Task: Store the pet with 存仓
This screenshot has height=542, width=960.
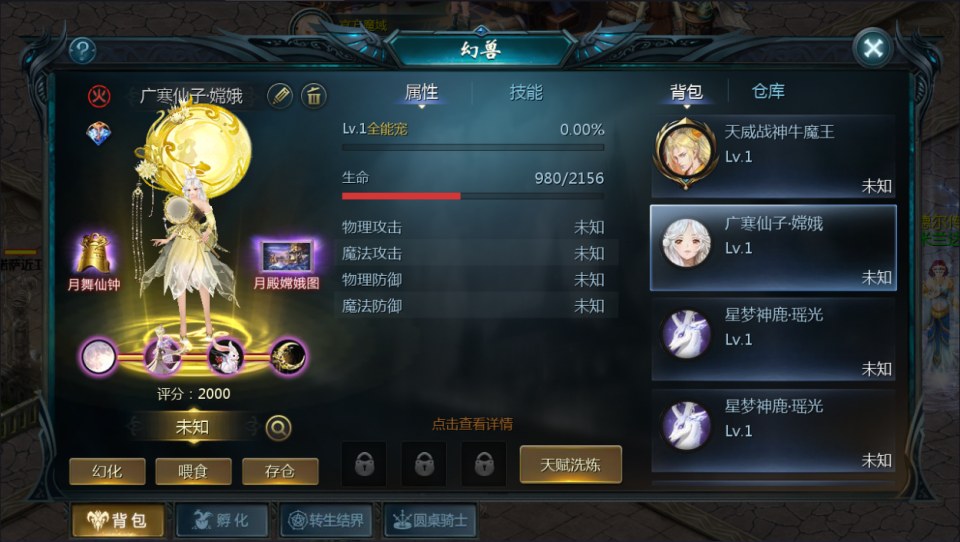Action: coord(280,471)
